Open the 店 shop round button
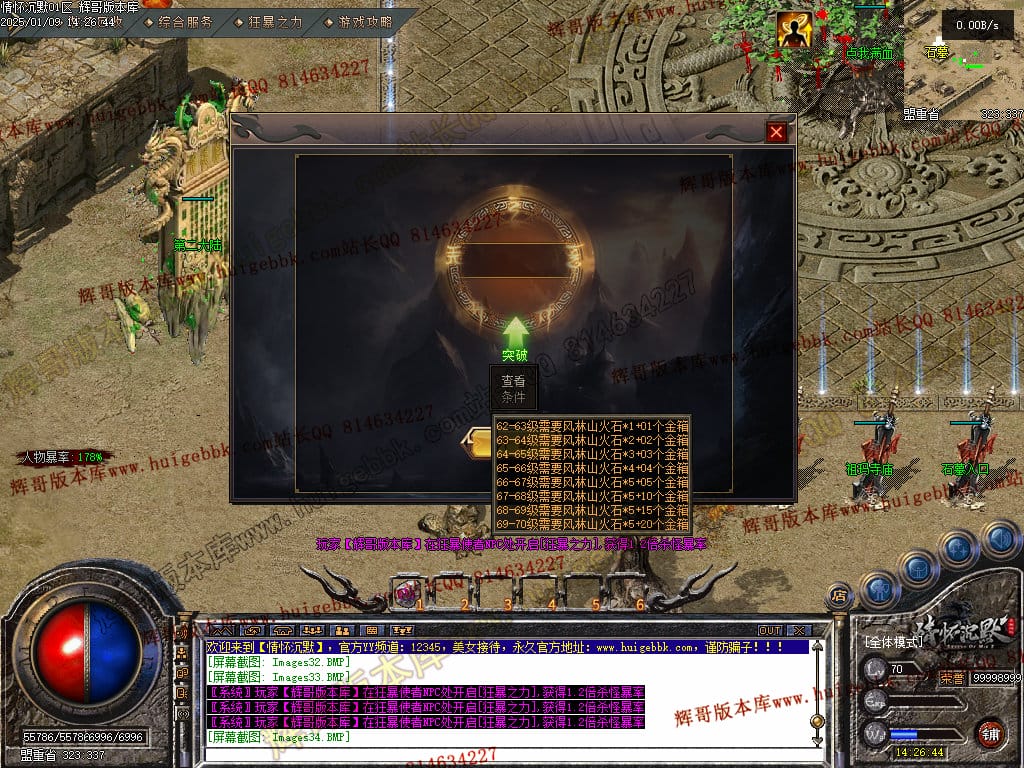The height and width of the screenshot is (768, 1024). [839, 597]
